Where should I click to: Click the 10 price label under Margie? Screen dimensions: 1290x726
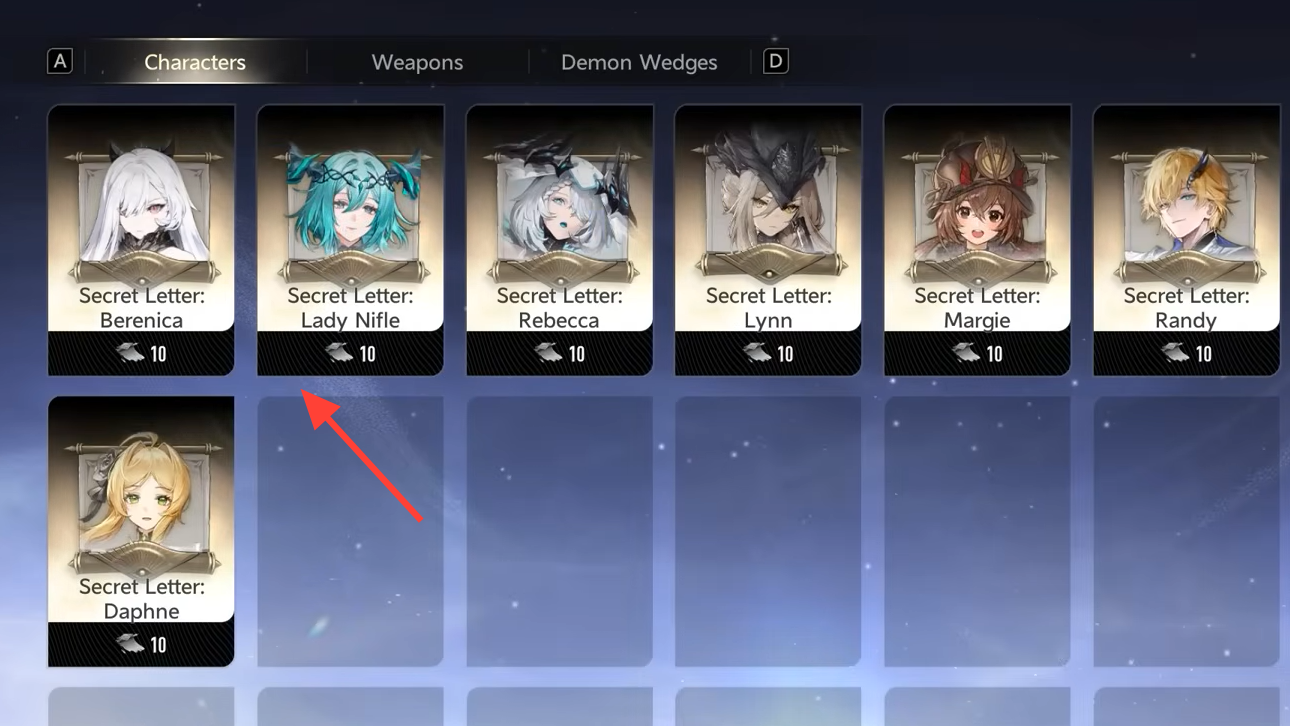coord(992,353)
